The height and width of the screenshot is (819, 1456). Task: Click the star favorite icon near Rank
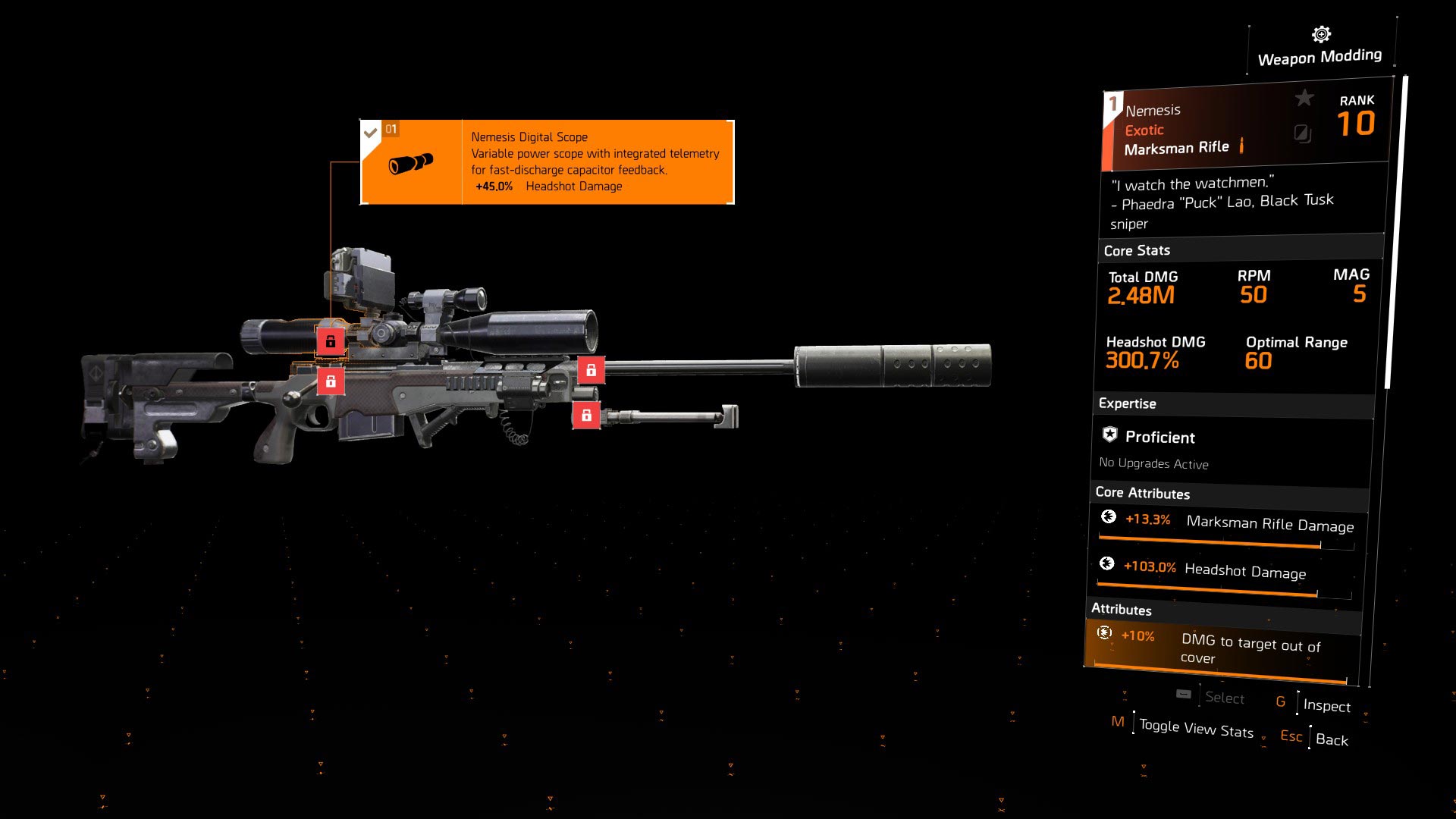click(x=1304, y=97)
